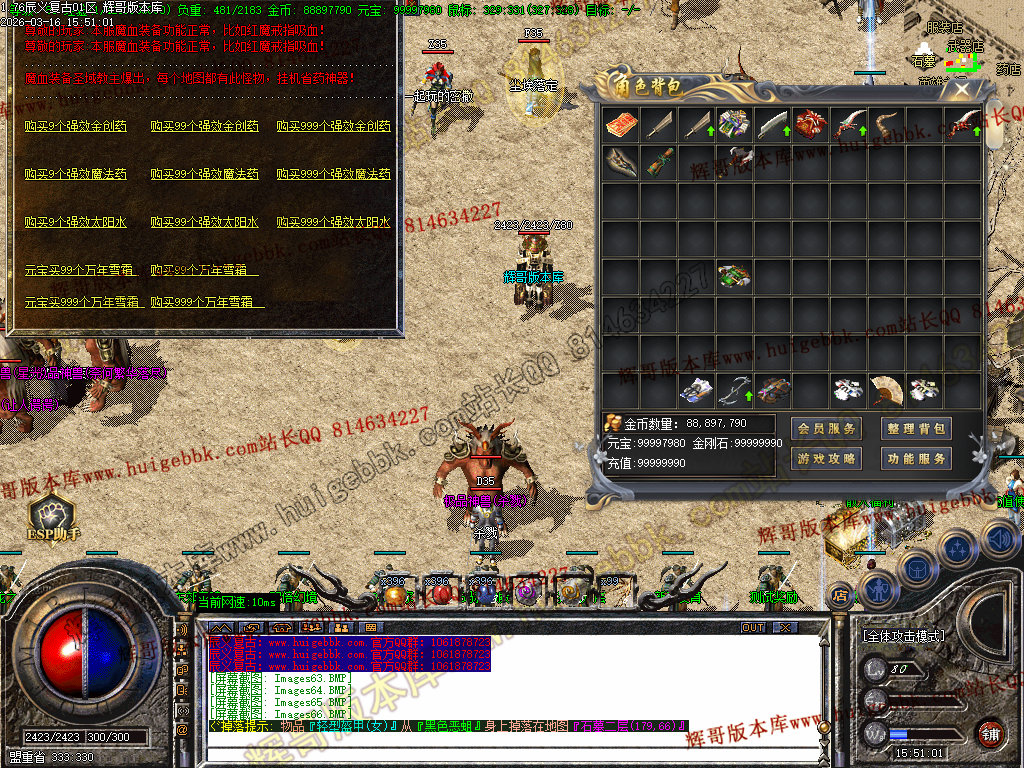Purchase 999 强效魔法药 mana potions

click(x=333, y=174)
